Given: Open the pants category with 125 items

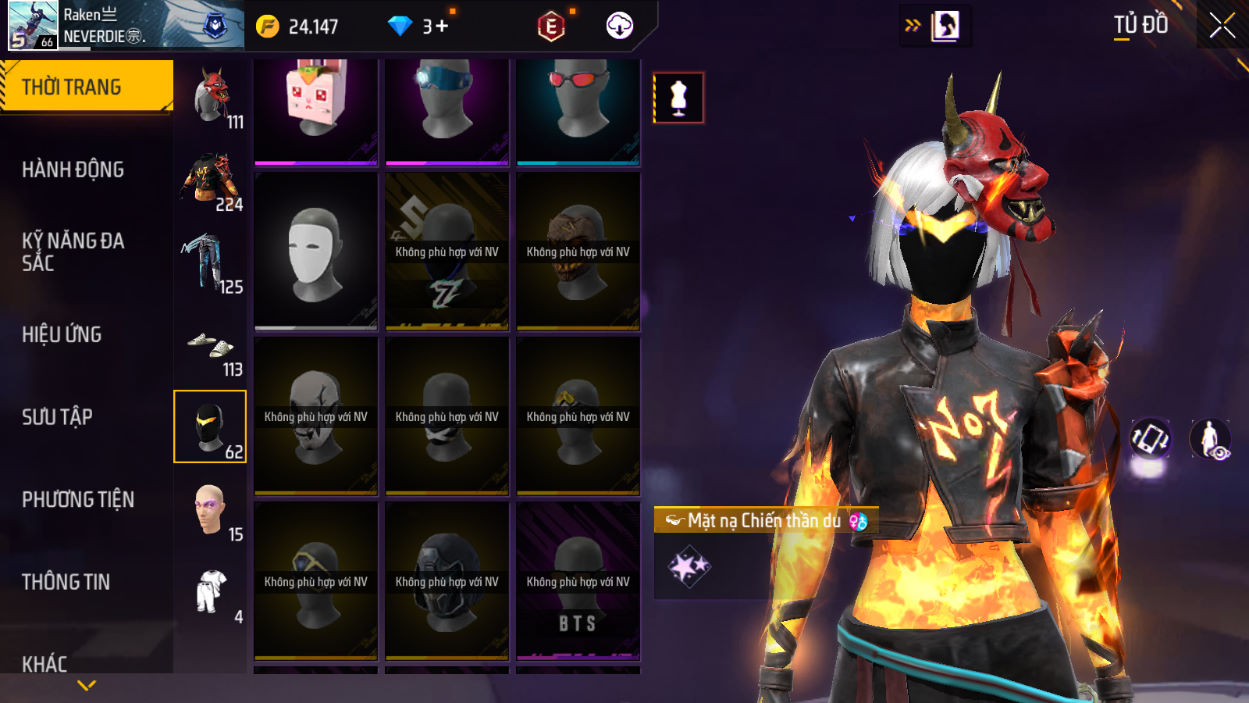Looking at the screenshot, I should (x=211, y=262).
